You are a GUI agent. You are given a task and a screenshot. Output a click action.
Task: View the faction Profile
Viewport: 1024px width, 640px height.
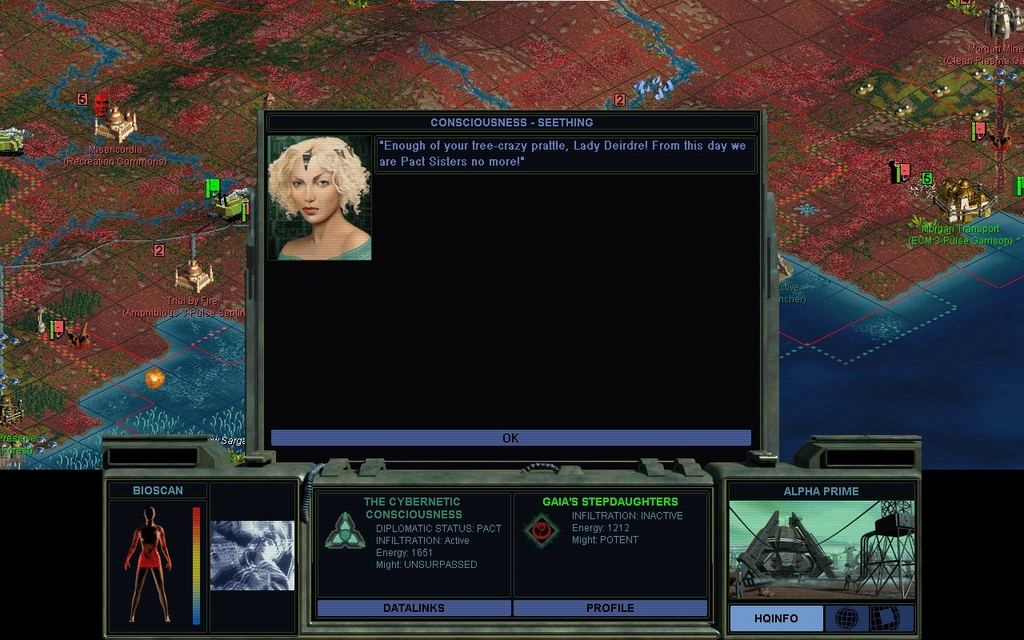point(609,607)
